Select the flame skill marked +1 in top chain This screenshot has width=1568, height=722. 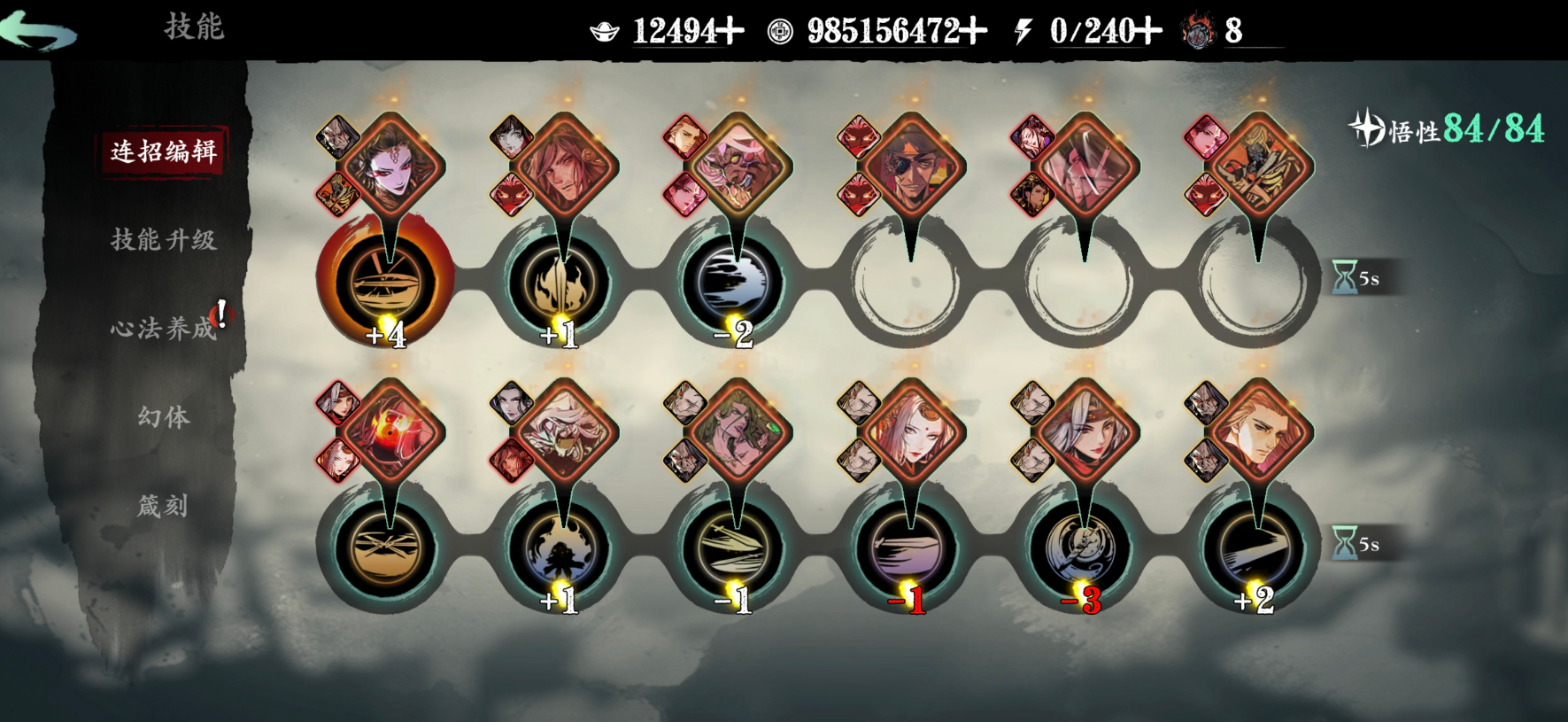(x=560, y=281)
